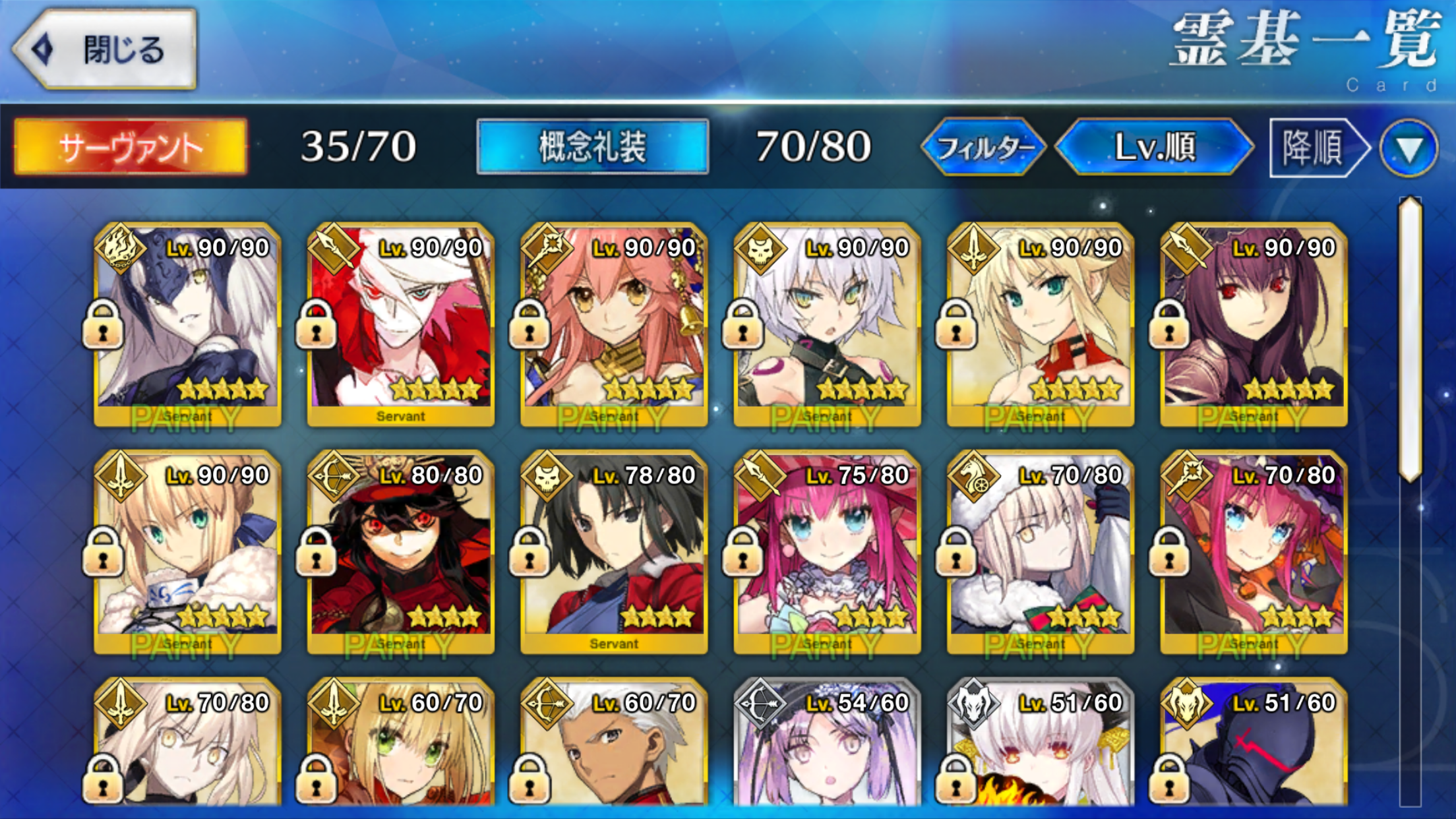Choose the Artoria saber Lv. 90 card
Screen dimensions: 1456x819
187,552
